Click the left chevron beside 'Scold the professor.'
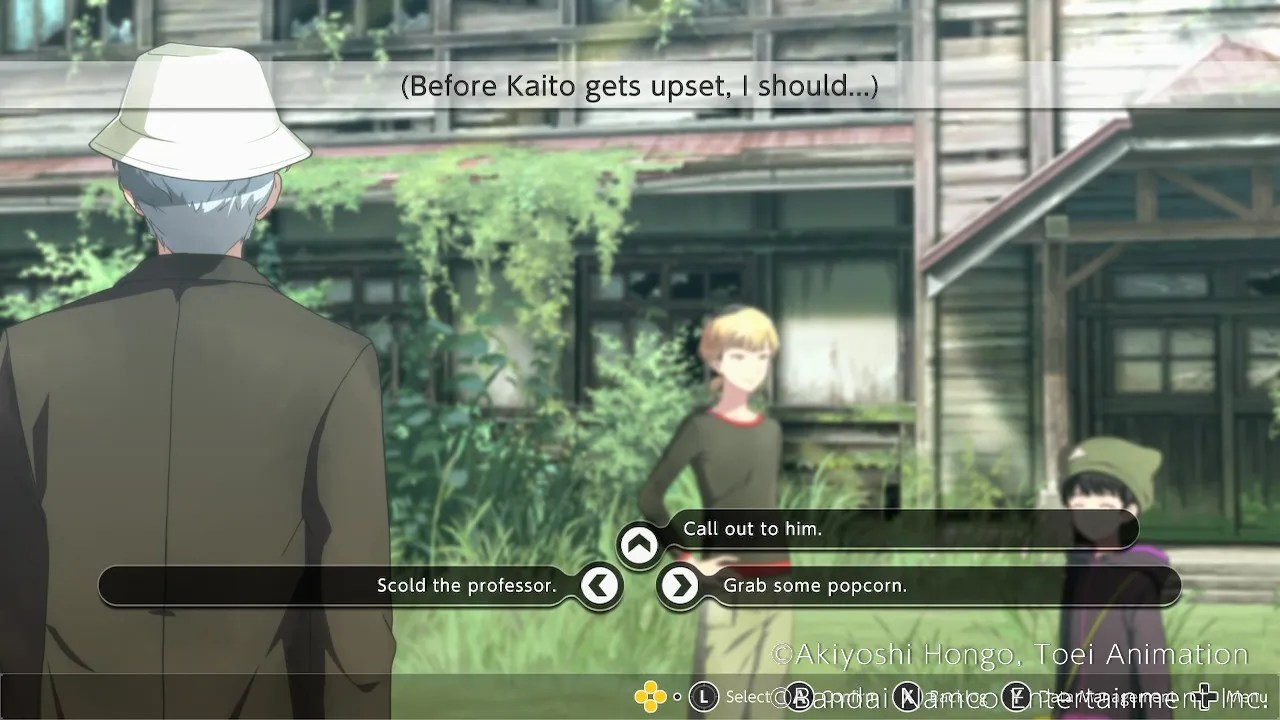Image resolution: width=1280 pixels, height=720 pixels. coord(601,586)
